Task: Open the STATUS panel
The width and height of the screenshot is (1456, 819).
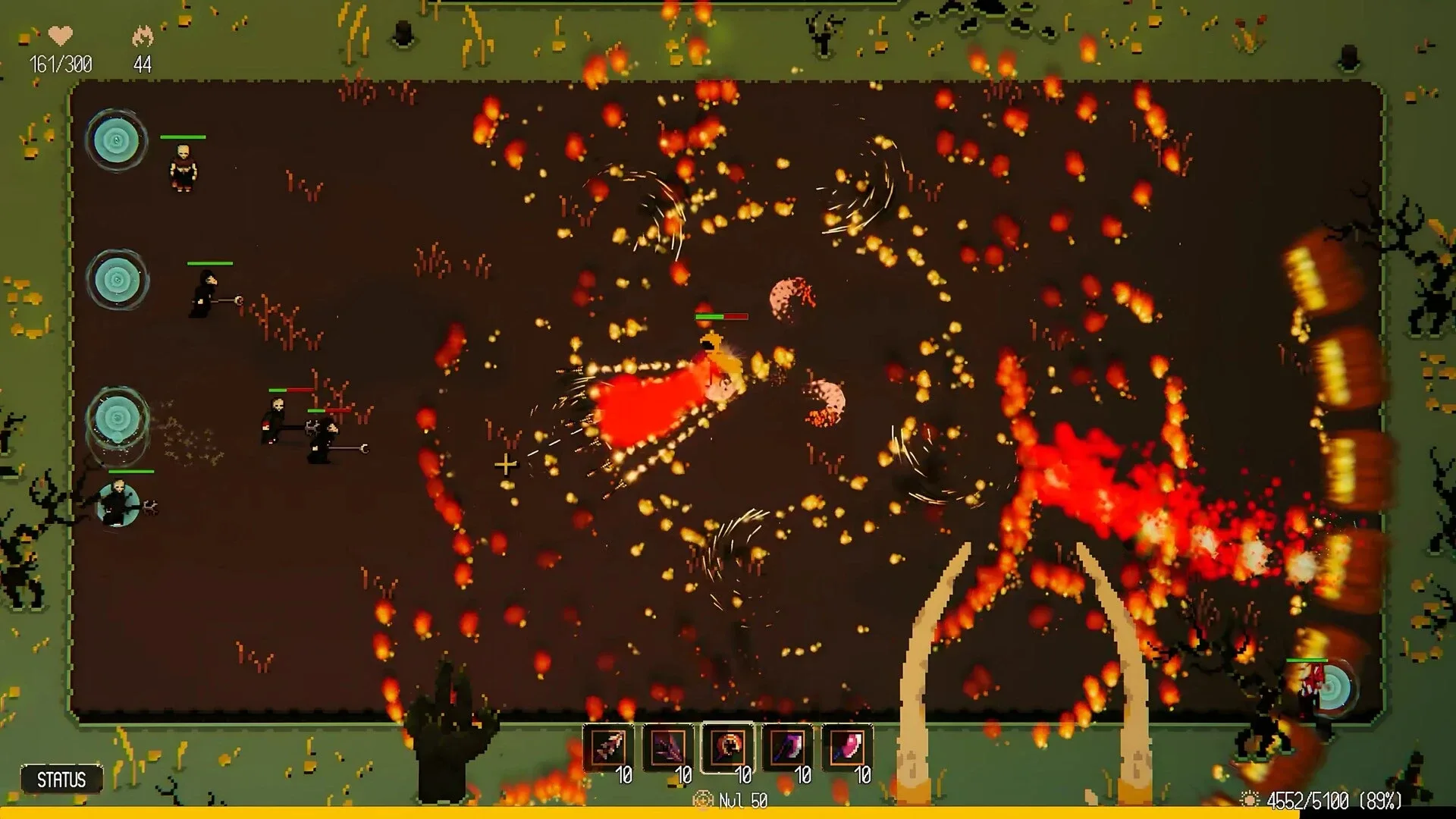Action: (x=61, y=780)
